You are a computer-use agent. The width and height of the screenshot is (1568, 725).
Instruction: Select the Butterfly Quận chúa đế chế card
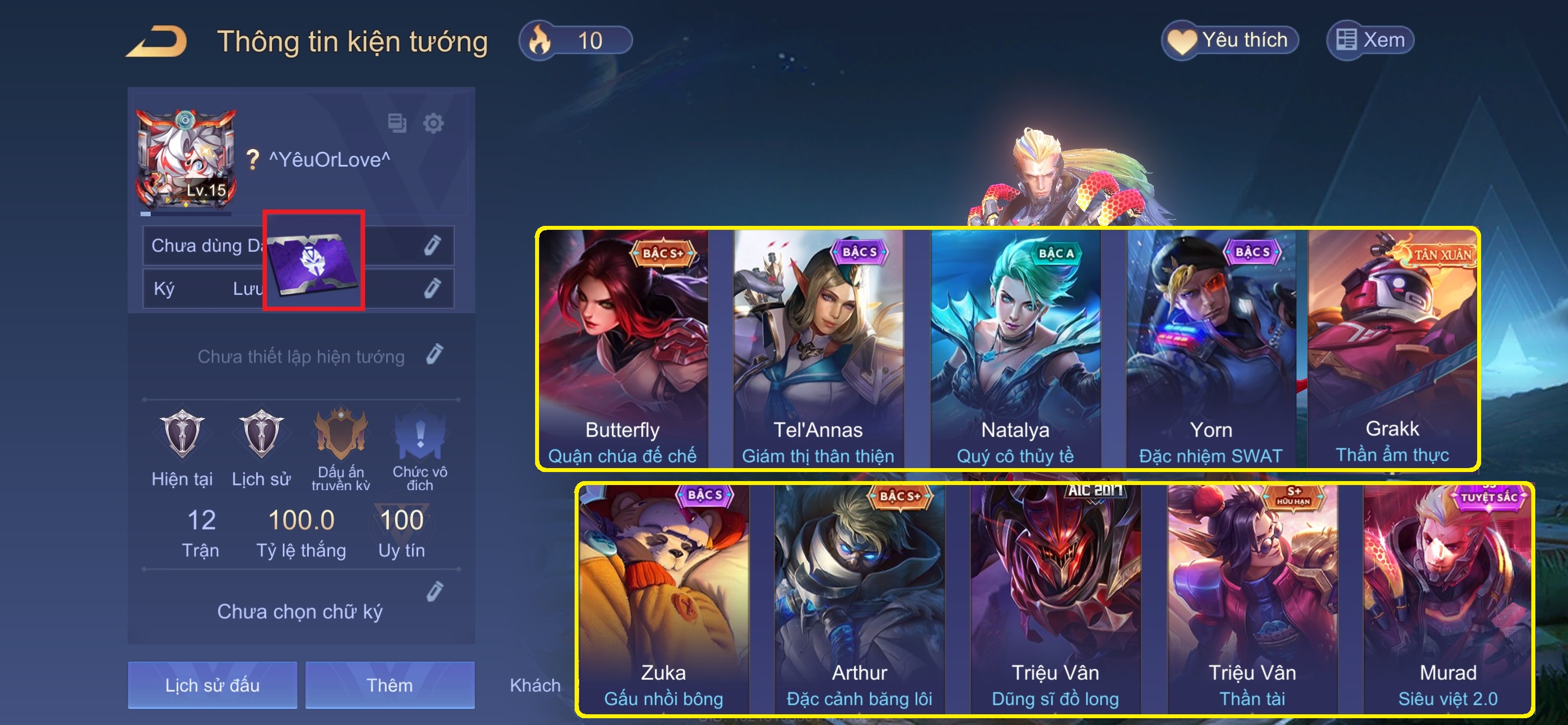[623, 348]
